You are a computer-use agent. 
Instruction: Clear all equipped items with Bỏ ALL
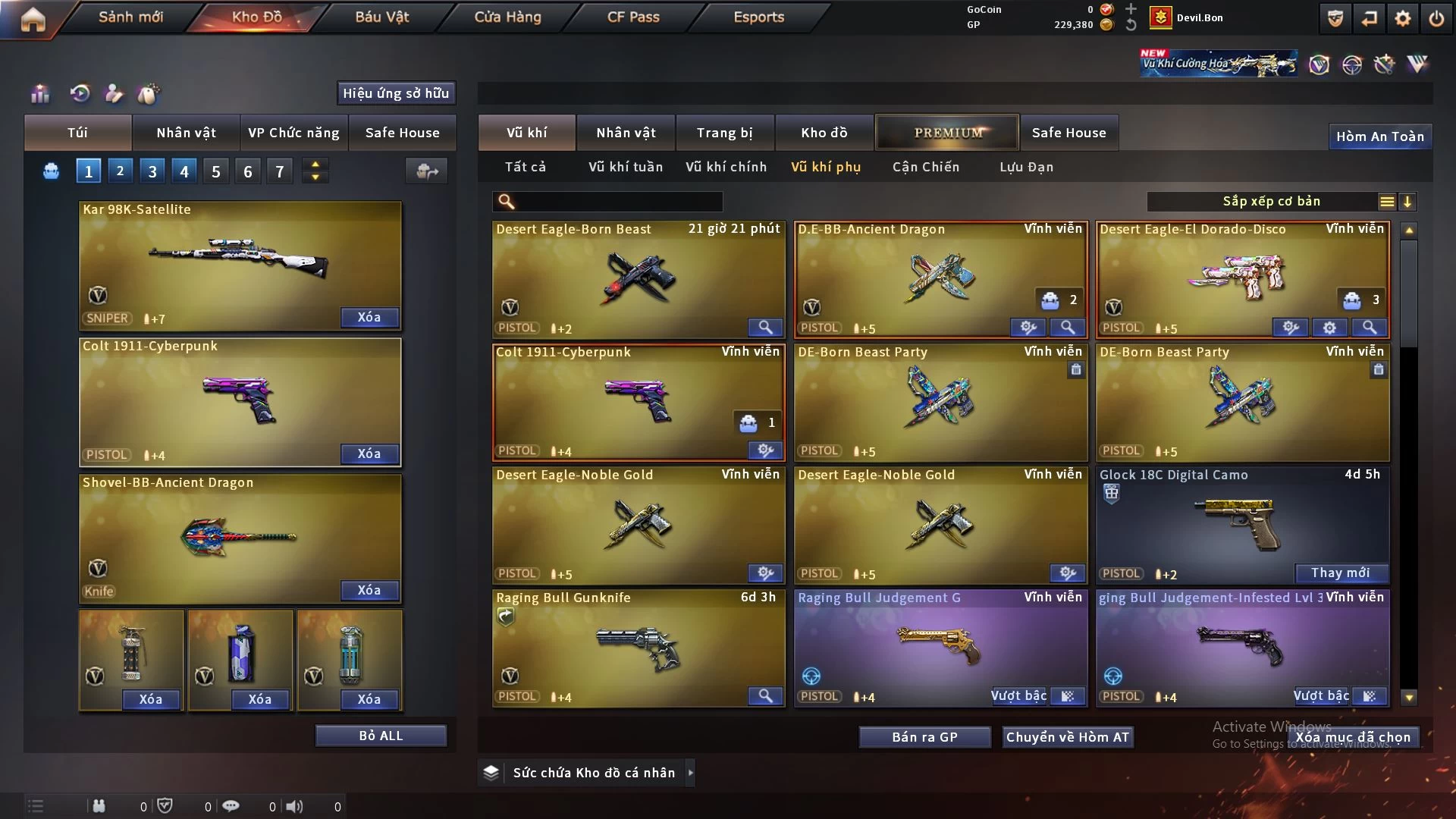[381, 736]
